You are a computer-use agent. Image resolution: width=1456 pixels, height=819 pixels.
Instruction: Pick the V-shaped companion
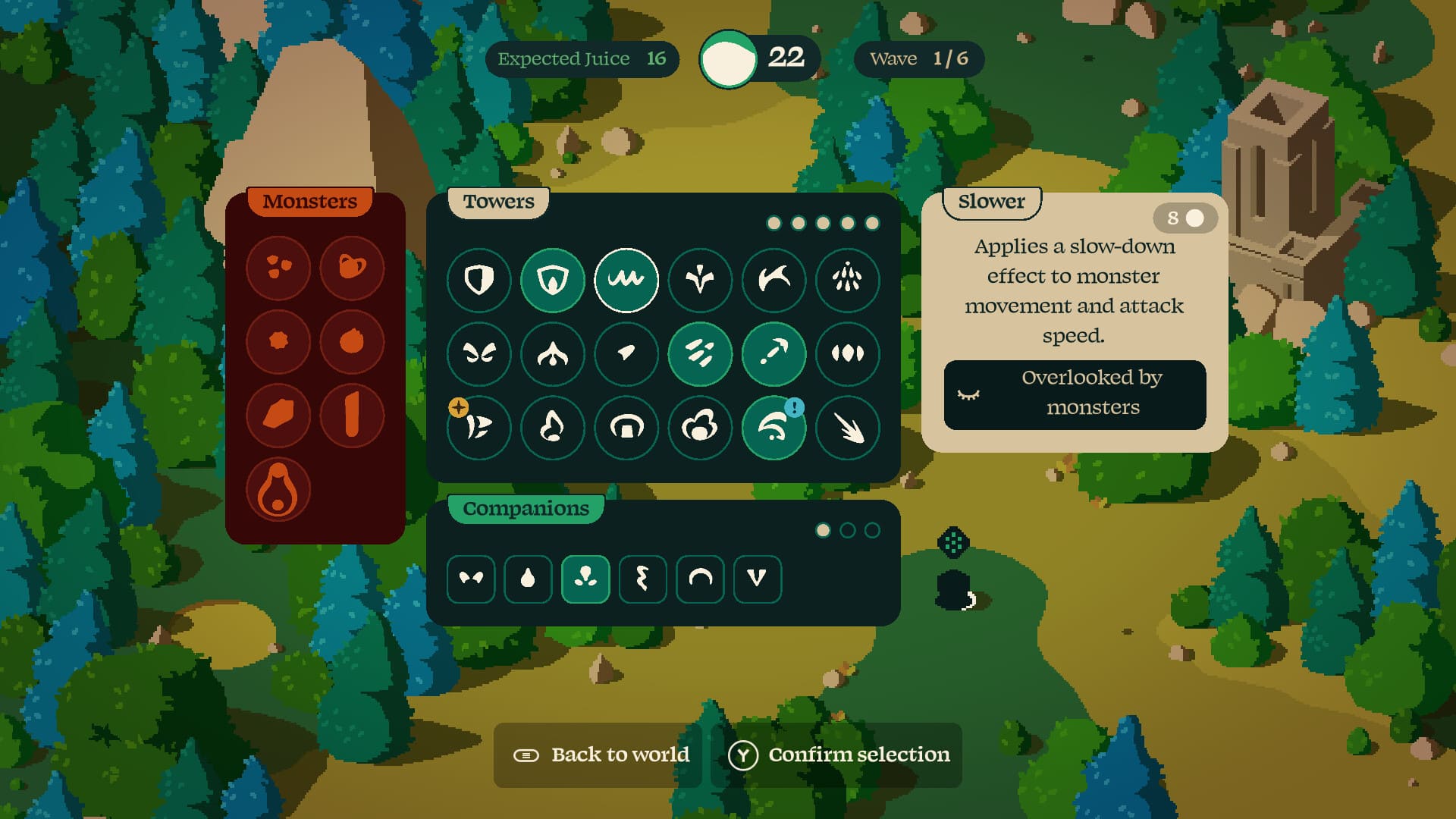click(x=757, y=579)
